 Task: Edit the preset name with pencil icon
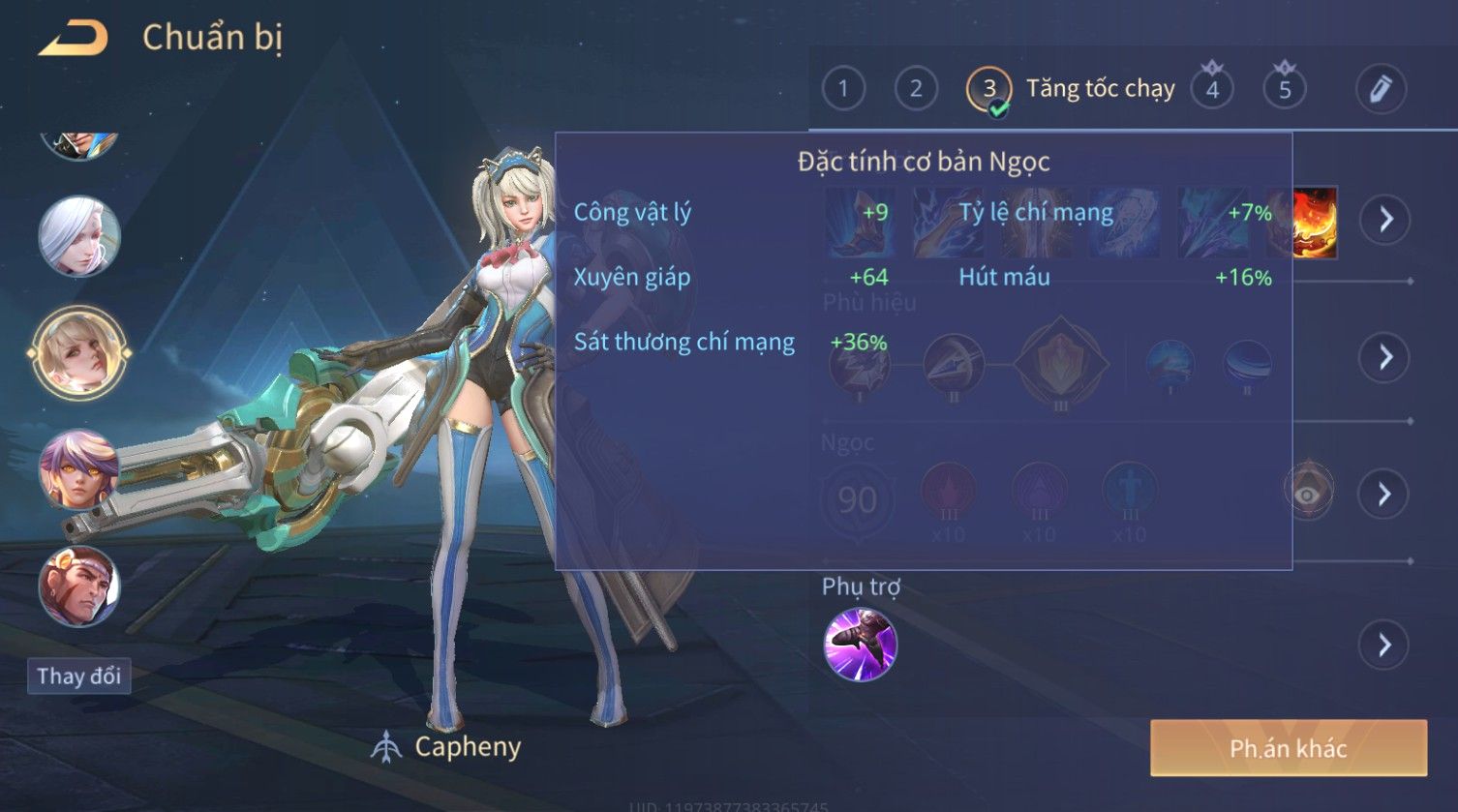tap(1381, 89)
